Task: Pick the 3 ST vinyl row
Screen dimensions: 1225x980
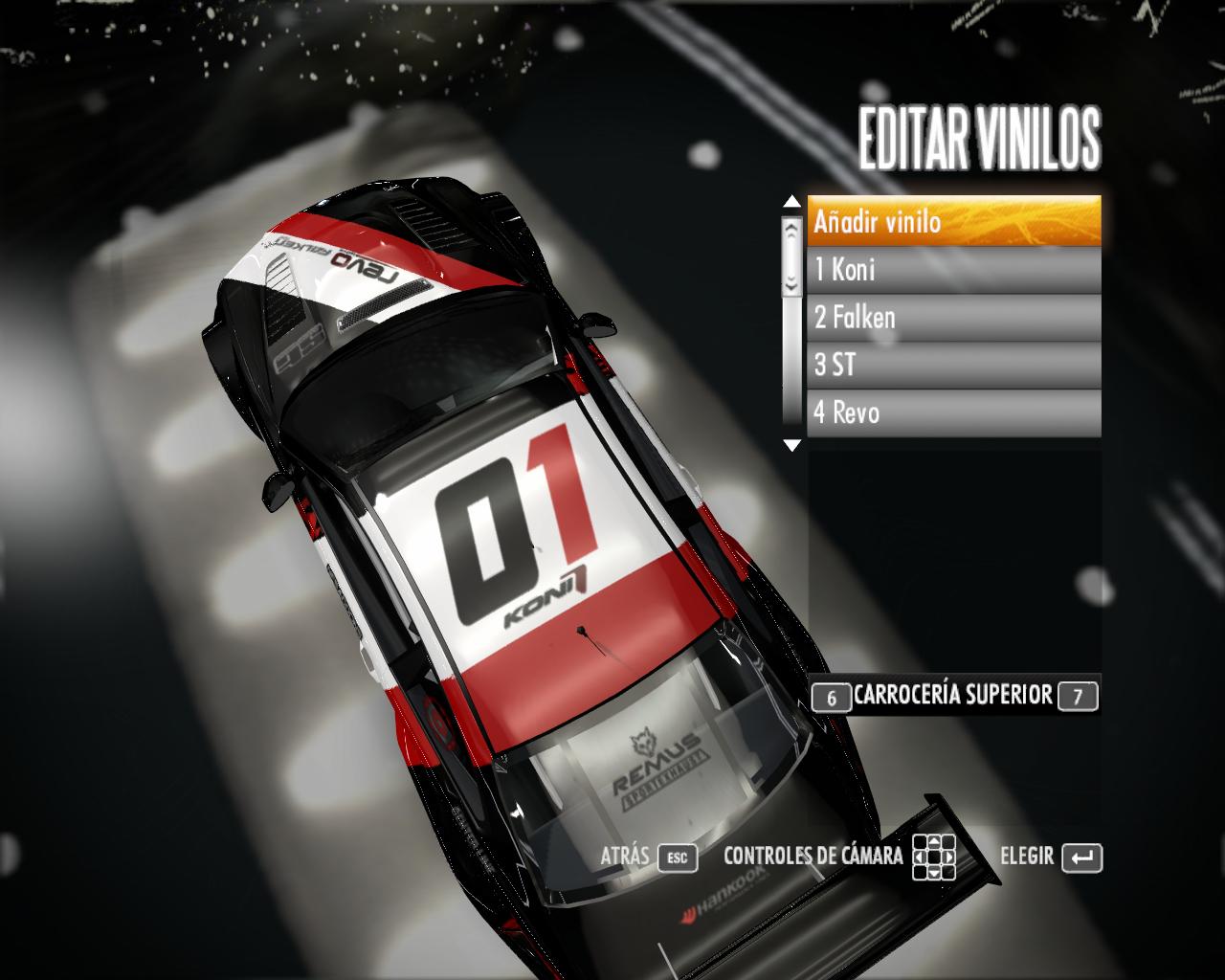Action: coord(953,366)
